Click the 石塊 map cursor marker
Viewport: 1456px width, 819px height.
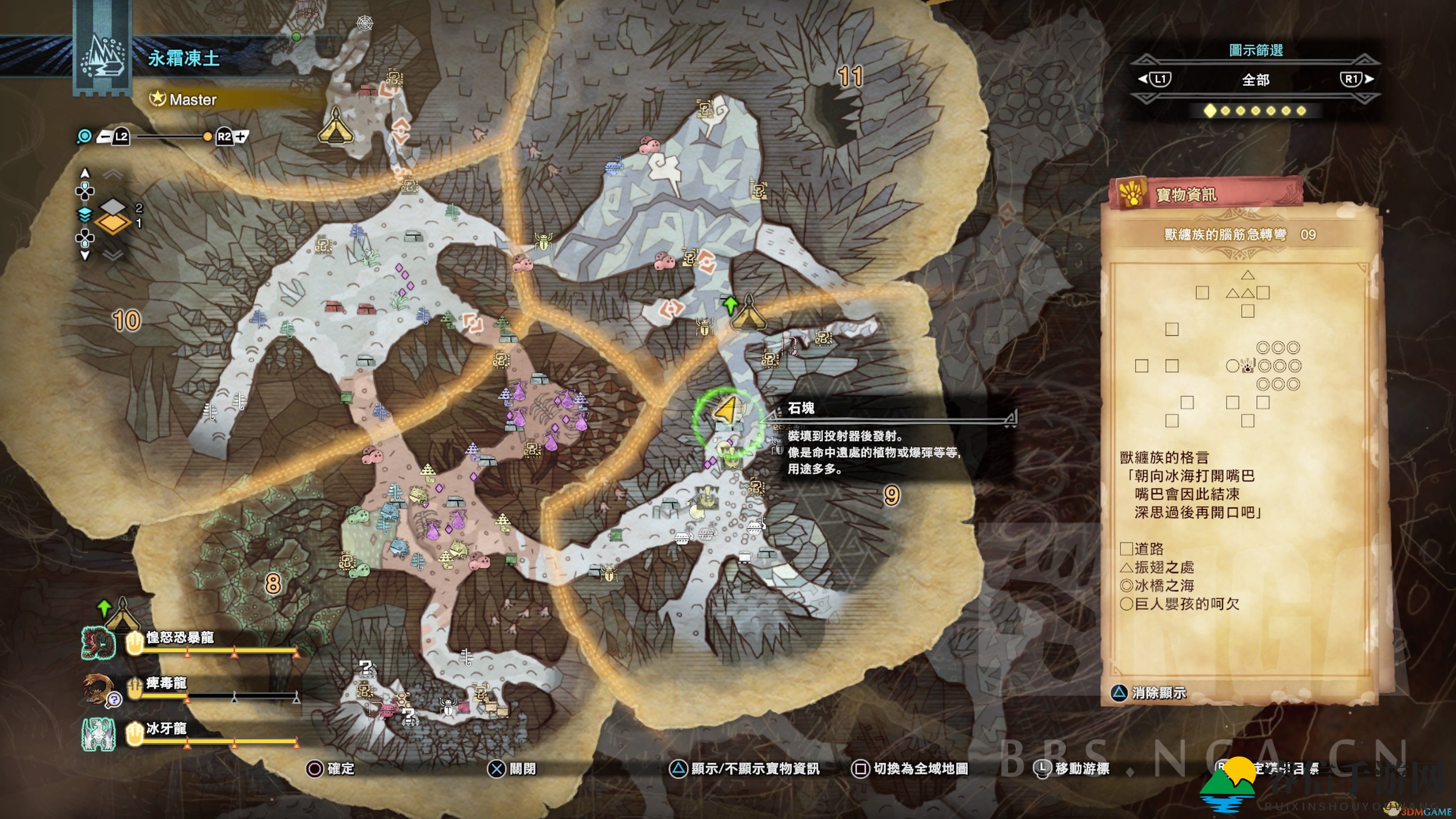pyautogui.click(x=728, y=409)
